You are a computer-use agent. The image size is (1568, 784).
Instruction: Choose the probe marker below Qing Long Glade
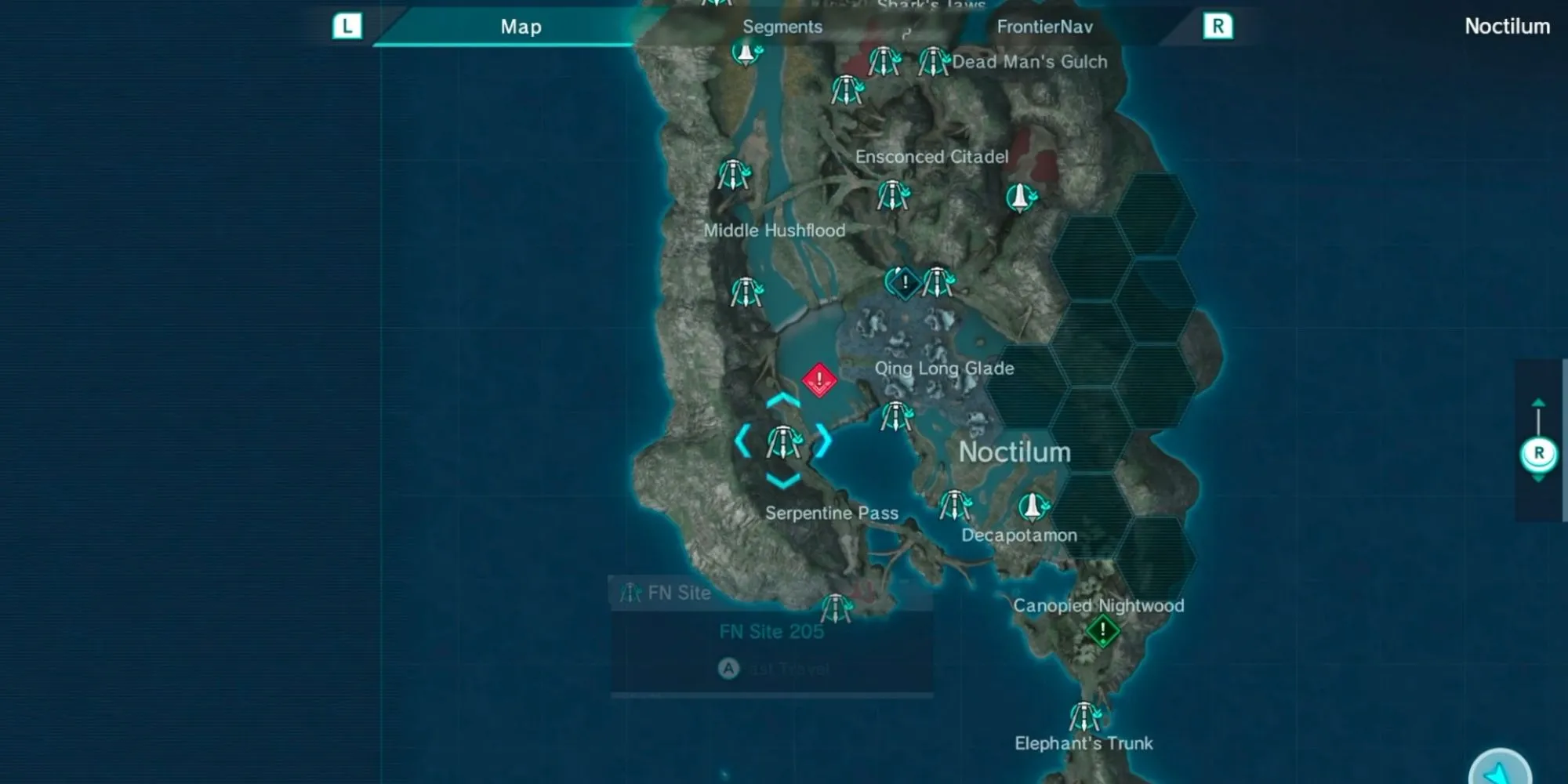click(x=896, y=416)
